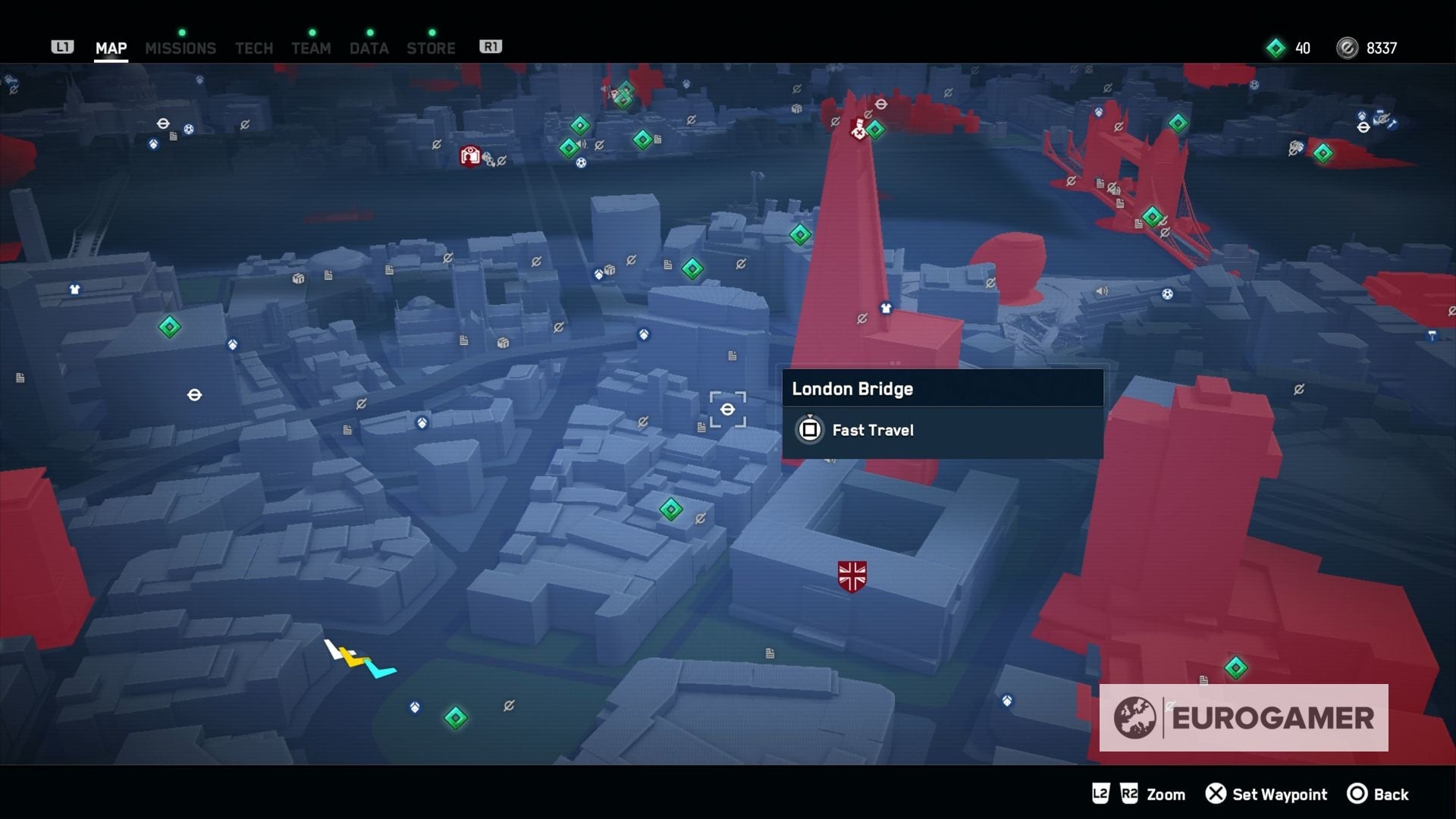Activate Fast Travel to London Bridge
Screen dimensions: 1456x819
[872, 430]
